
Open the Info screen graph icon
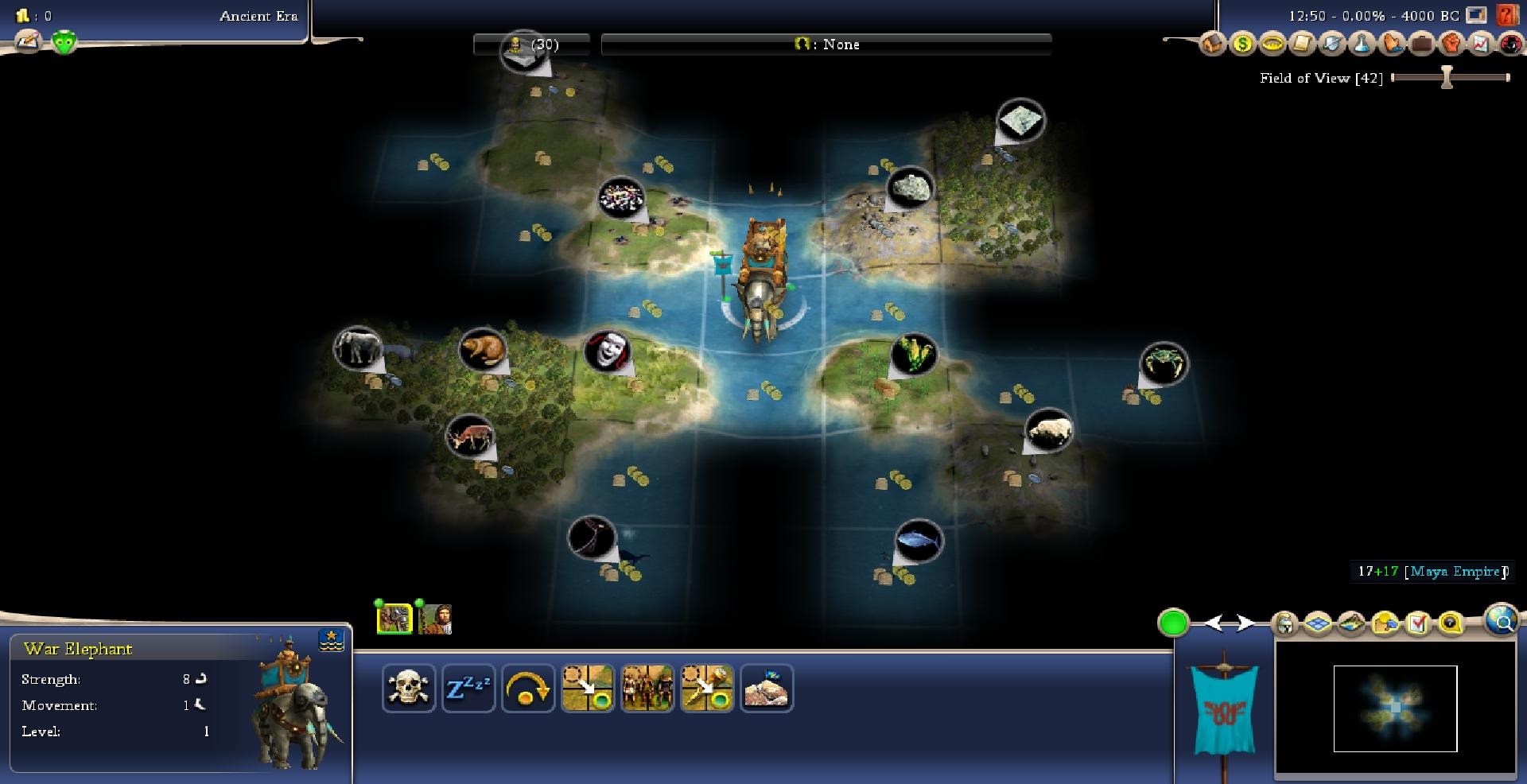(x=1481, y=44)
